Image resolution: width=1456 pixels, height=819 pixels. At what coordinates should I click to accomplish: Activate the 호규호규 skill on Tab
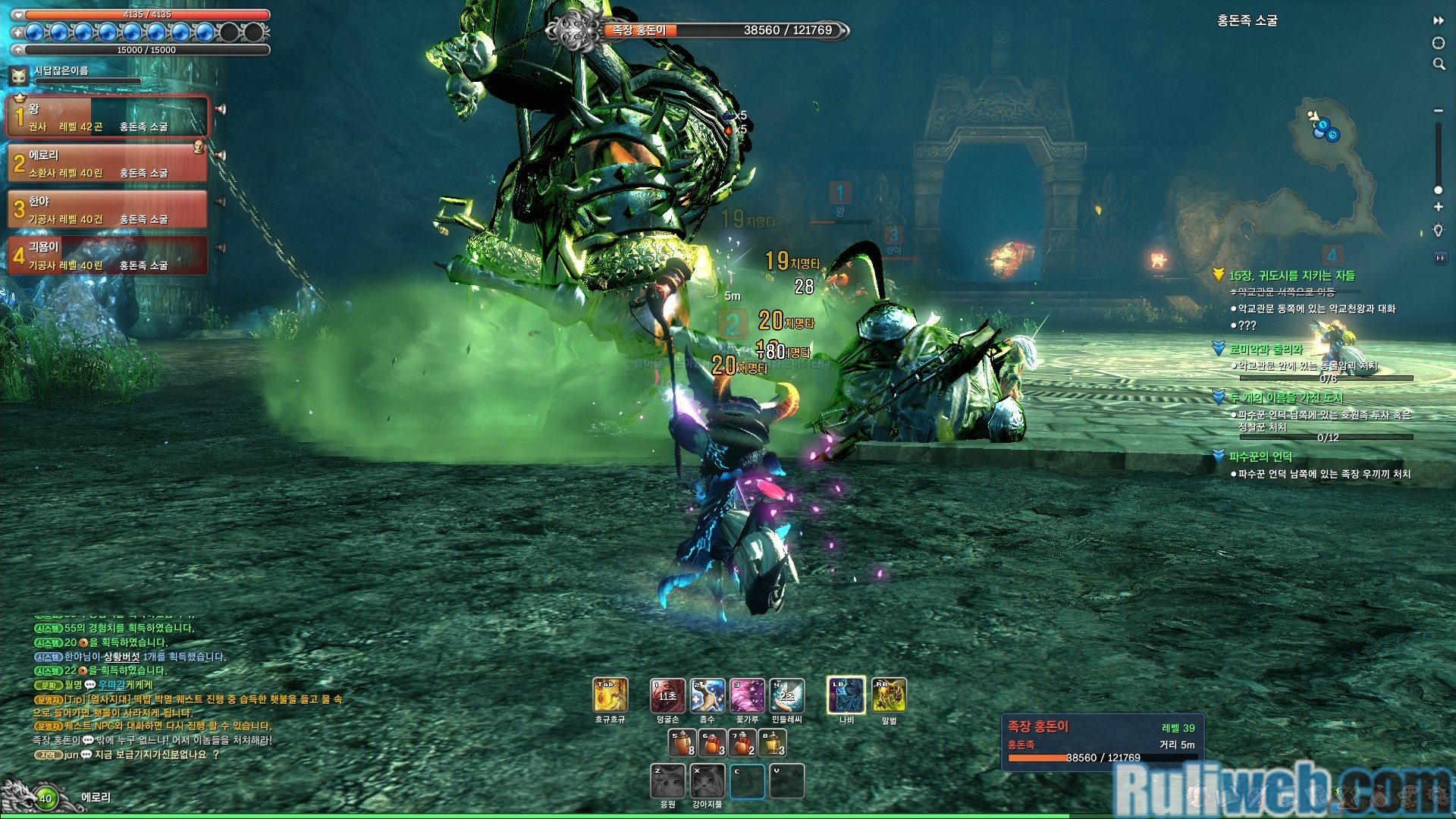[x=610, y=695]
